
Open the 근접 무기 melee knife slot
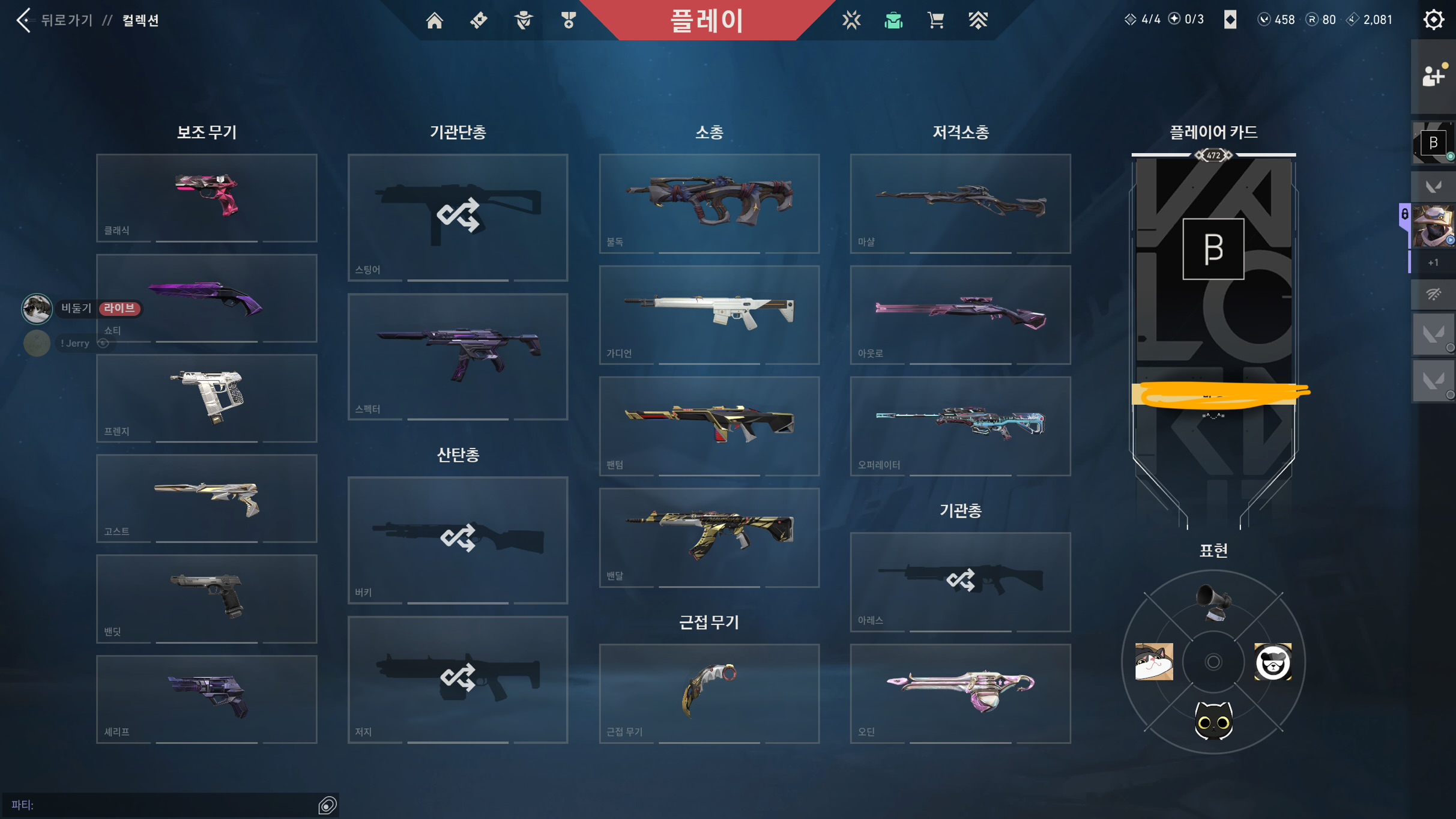tap(709, 693)
